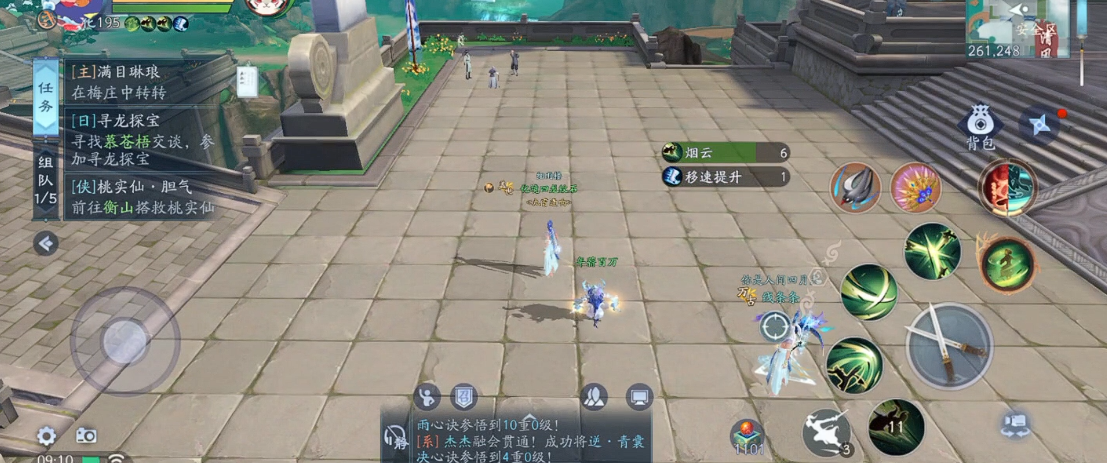Open settings via the gear icon
Screen dimensions: 1107x463
pos(46,436)
